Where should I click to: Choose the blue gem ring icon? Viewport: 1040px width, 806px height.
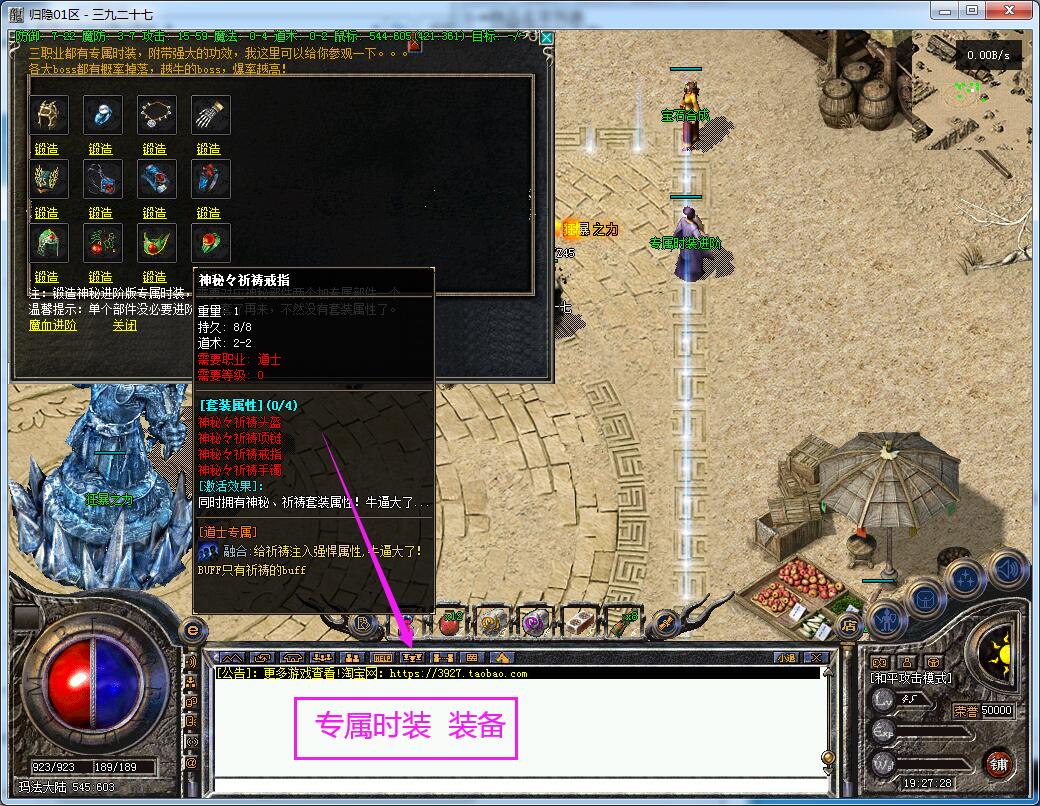coord(102,115)
